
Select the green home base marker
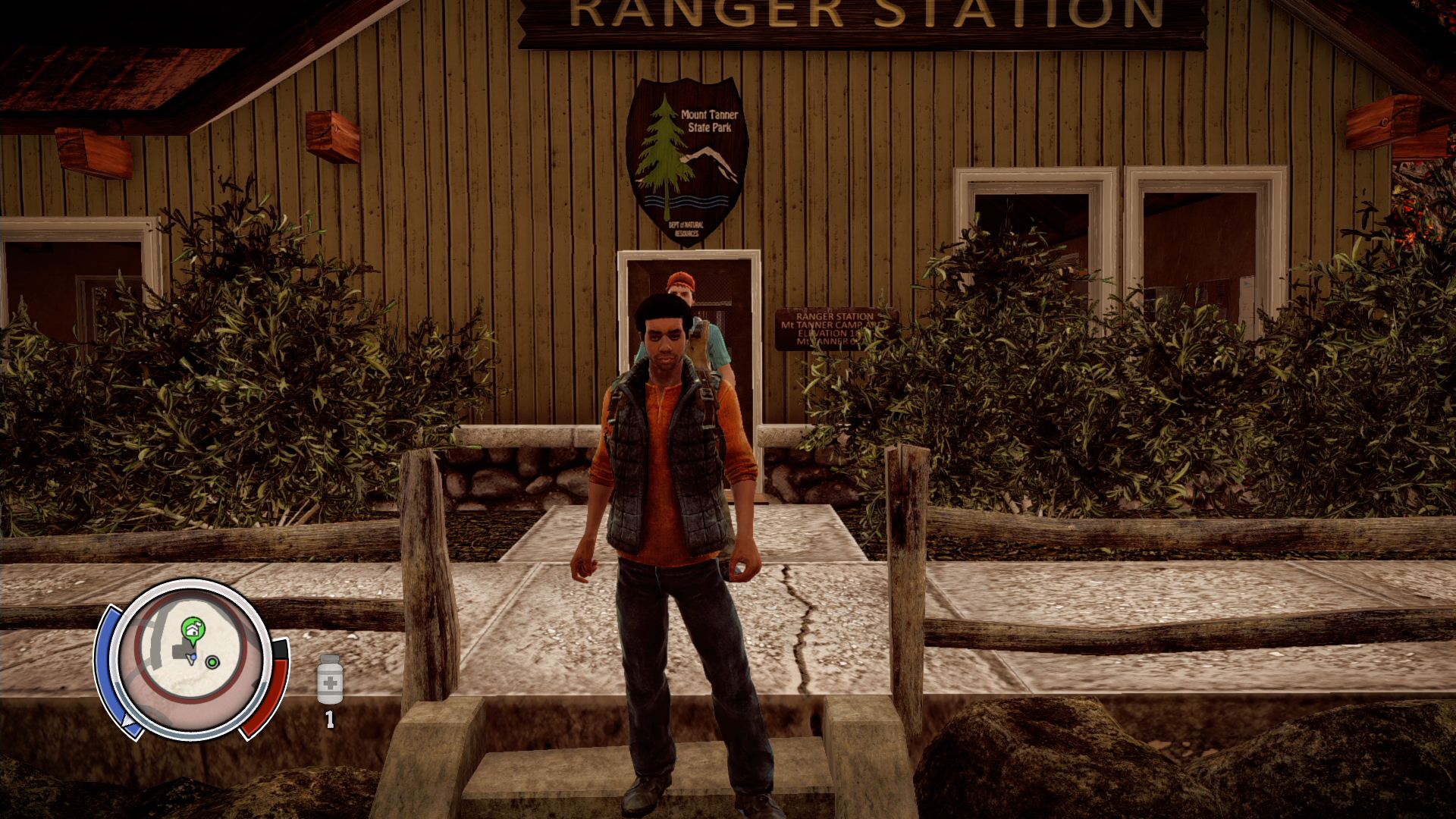tap(193, 628)
